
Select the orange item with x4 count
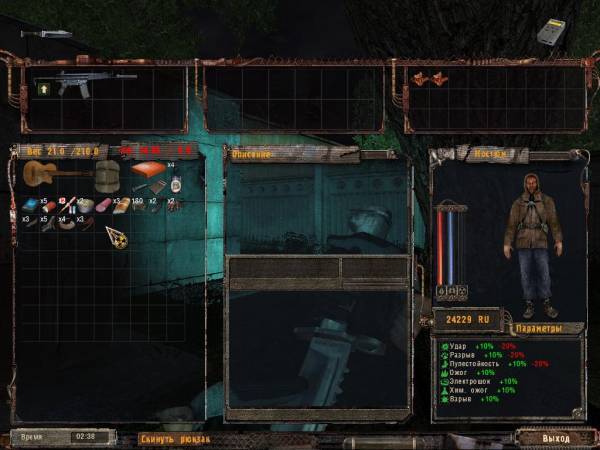click(x=148, y=167)
